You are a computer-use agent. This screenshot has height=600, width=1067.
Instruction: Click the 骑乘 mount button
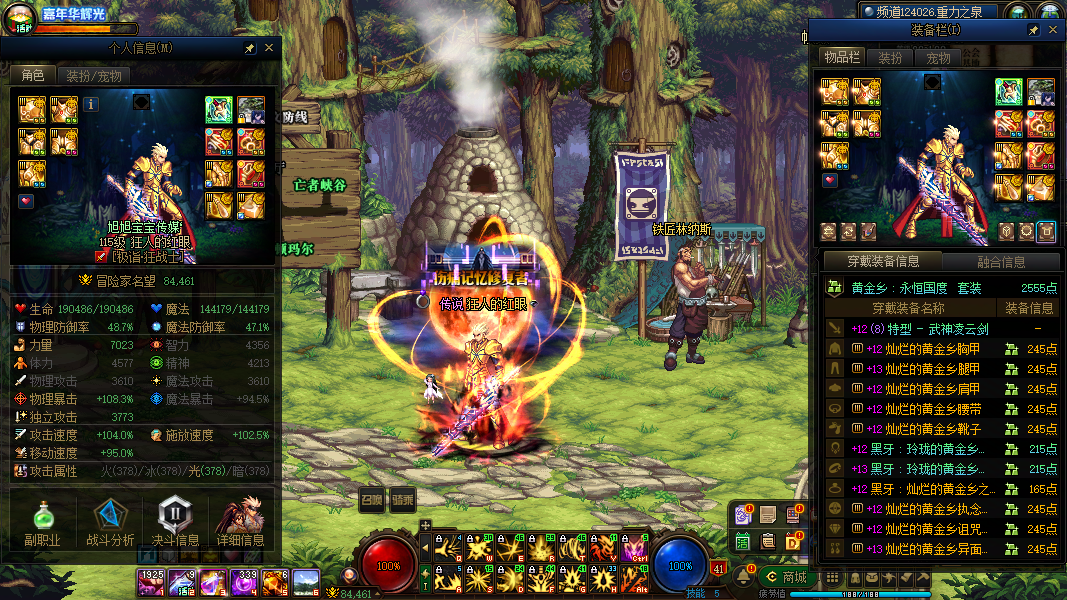coord(403,500)
